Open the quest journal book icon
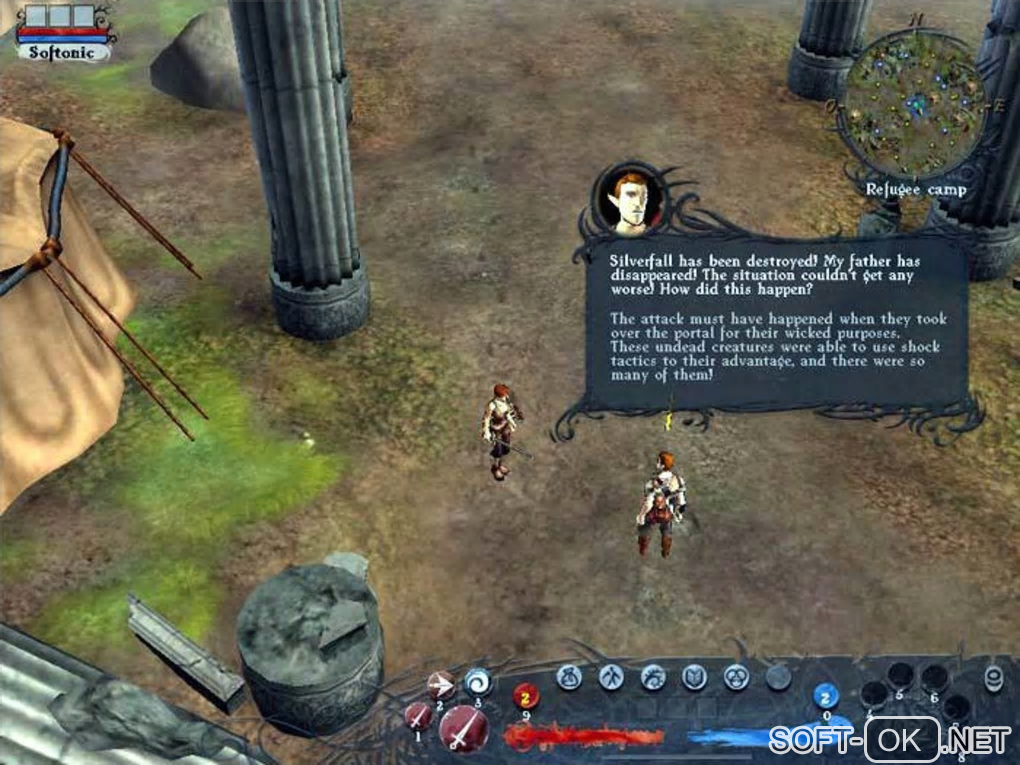The image size is (1020, 765). tap(694, 677)
